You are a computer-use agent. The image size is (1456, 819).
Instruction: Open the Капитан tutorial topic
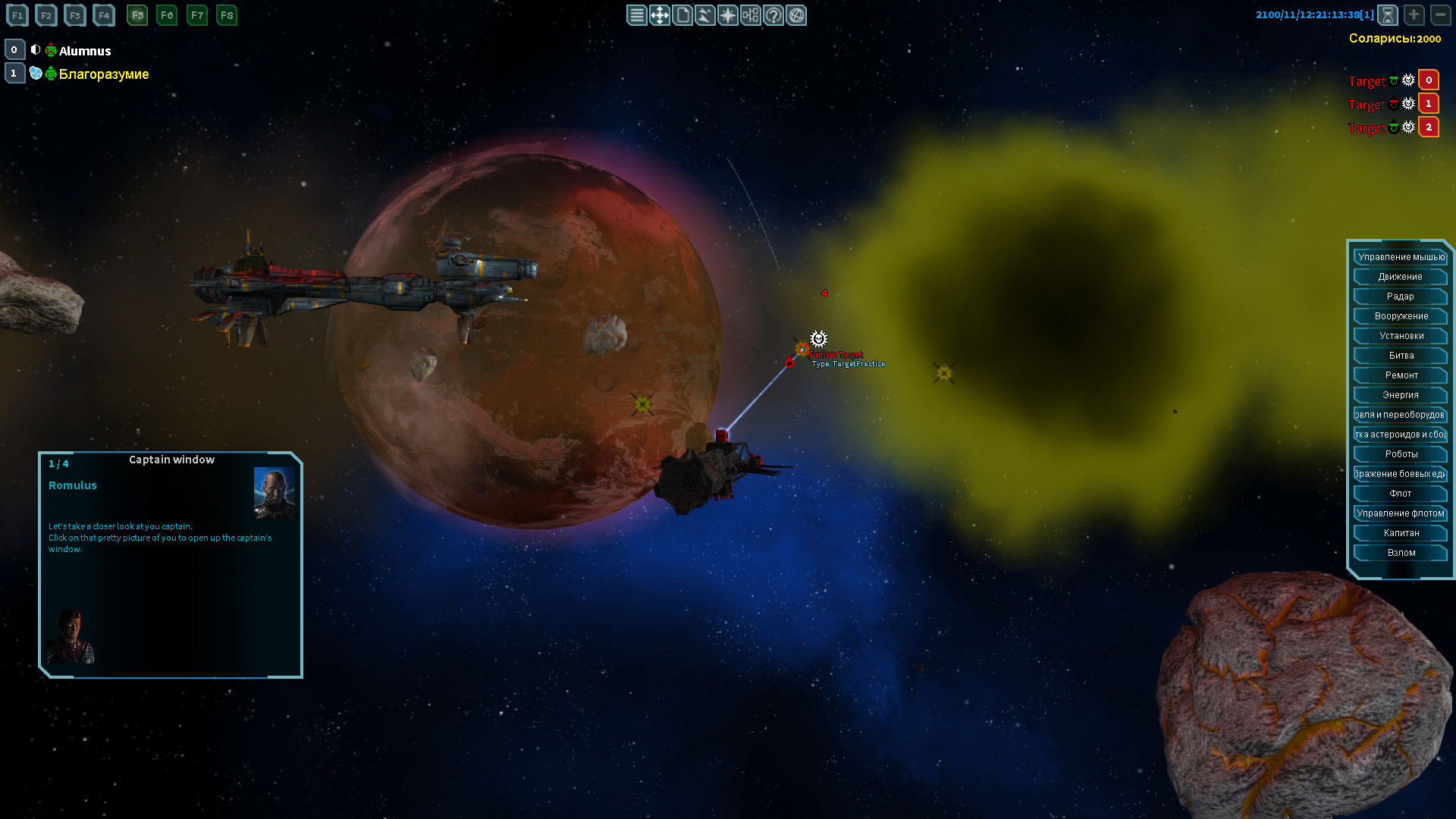point(1400,533)
